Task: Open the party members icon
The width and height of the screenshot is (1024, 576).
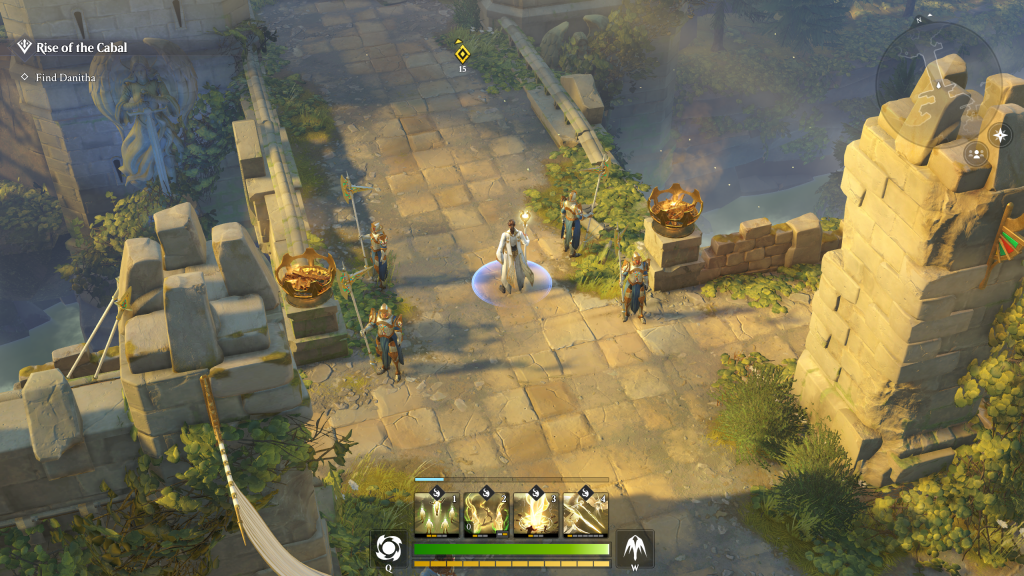Action: tap(975, 153)
